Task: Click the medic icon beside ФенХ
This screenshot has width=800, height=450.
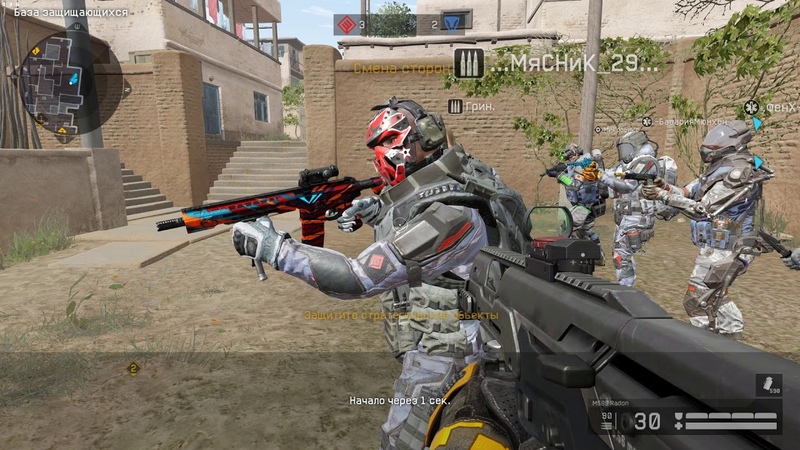Action: coord(749,107)
